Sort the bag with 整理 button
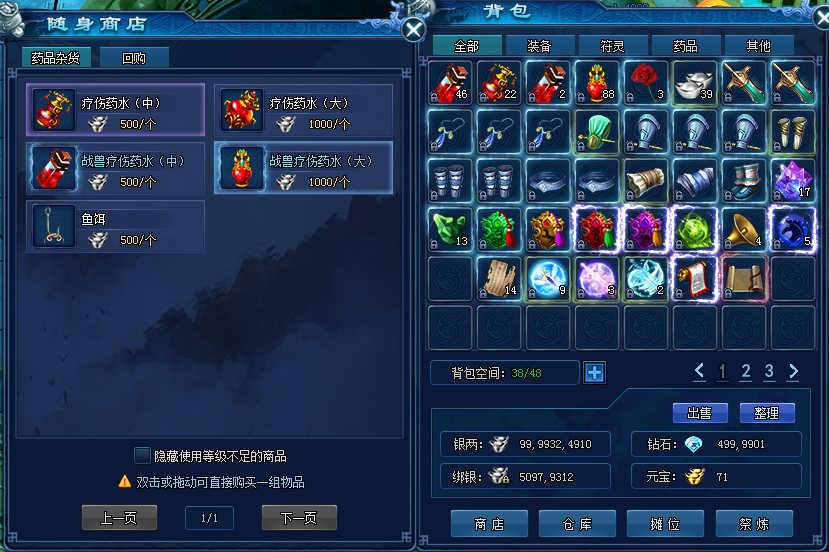Image resolution: width=829 pixels, height=552 pixels. [767, 413]
